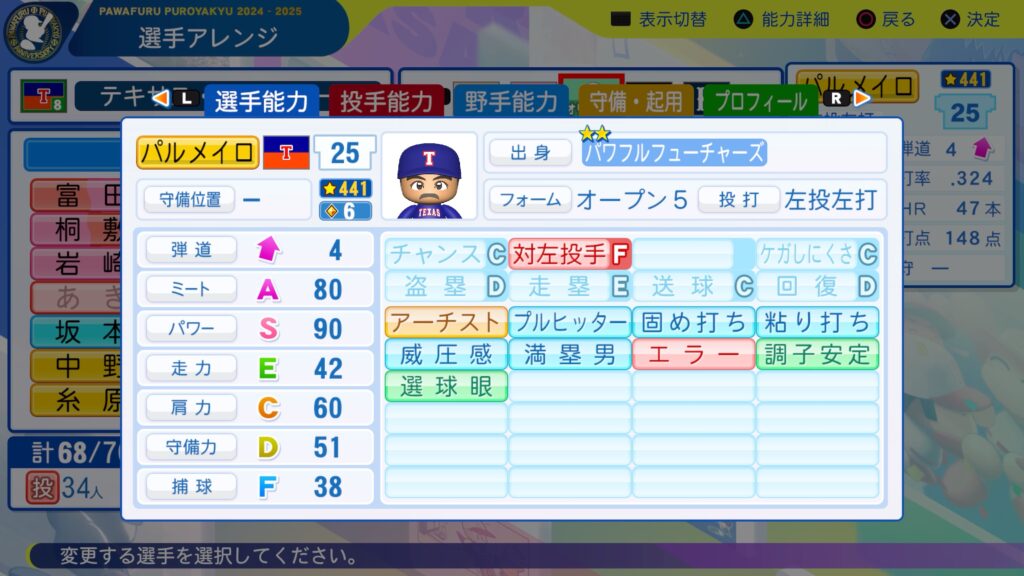Edit the 投打 handedness setting

(738, 199)
